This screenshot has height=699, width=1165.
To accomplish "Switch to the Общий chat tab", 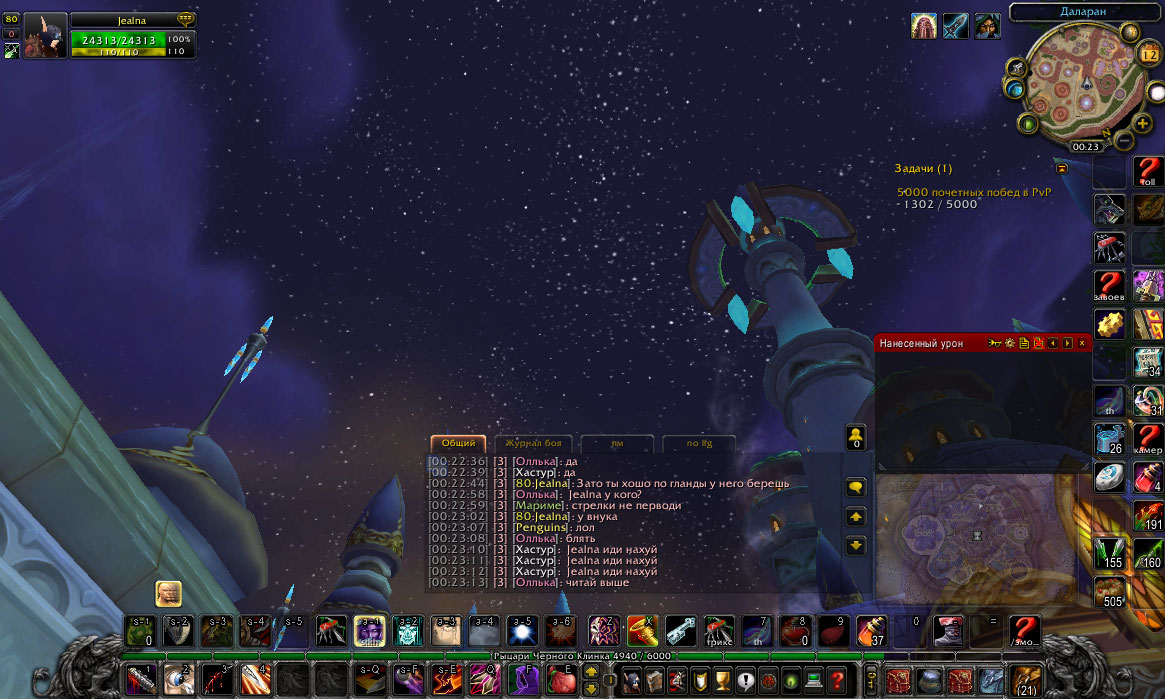I will 458,443.
